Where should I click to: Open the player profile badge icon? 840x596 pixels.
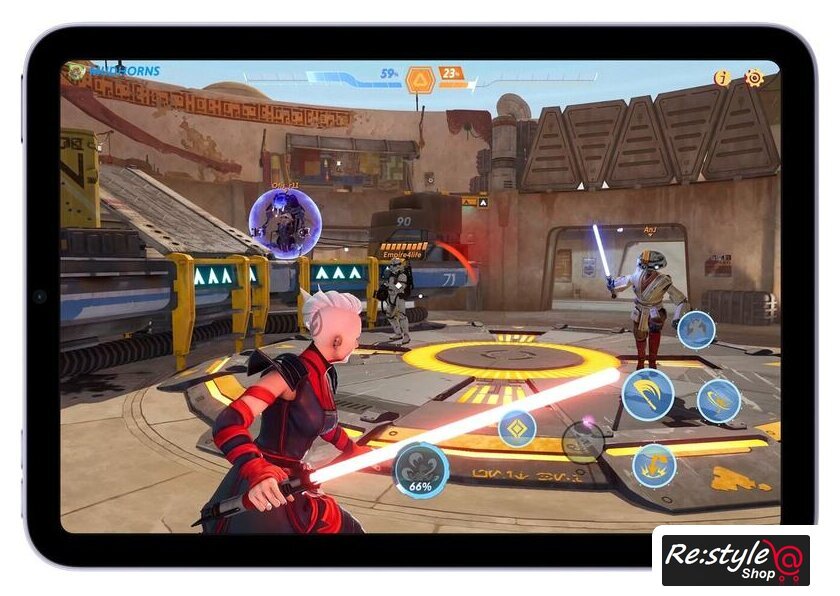coord(76,72)
